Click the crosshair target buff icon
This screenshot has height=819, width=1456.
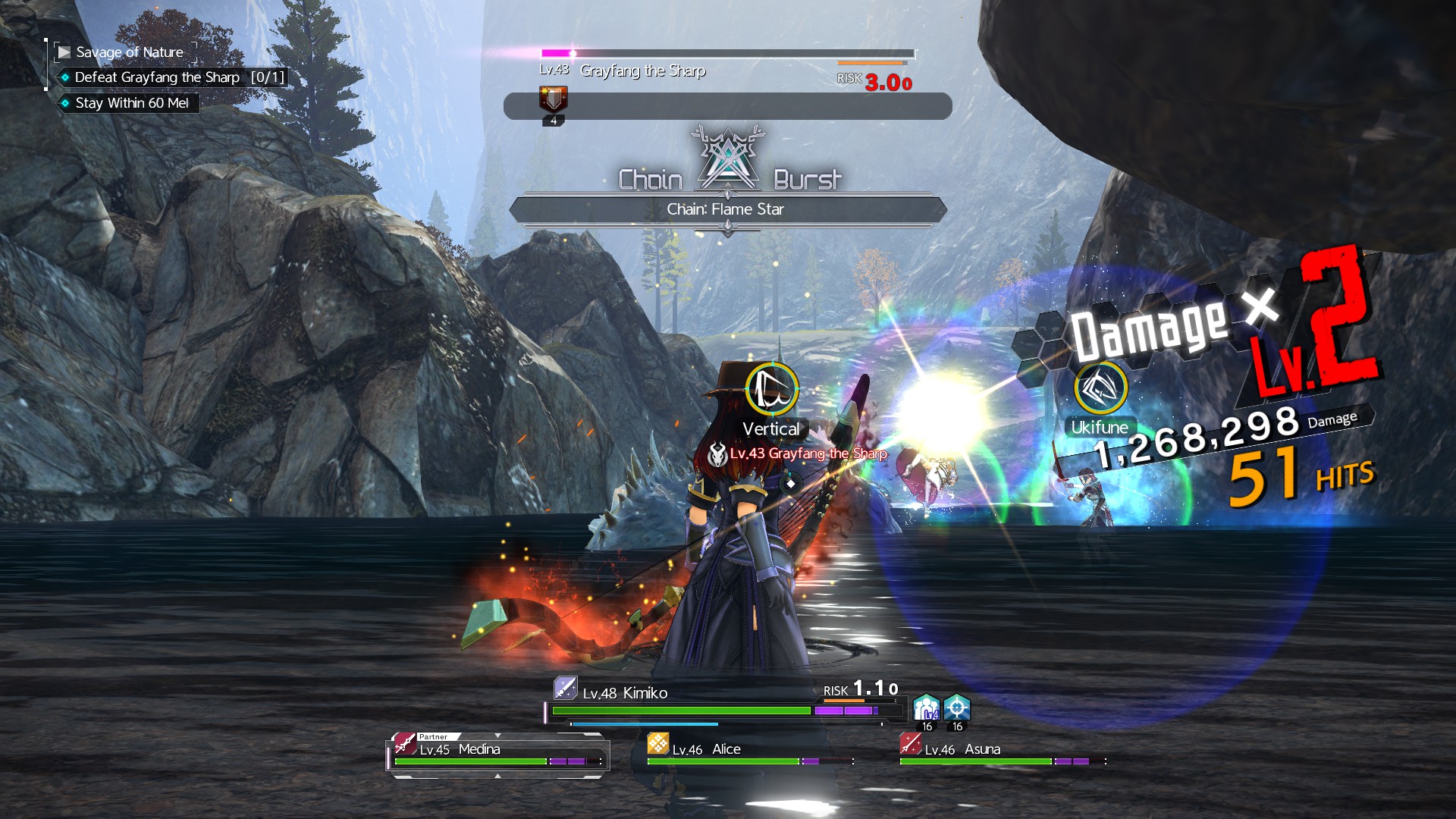tap(957, 708)
